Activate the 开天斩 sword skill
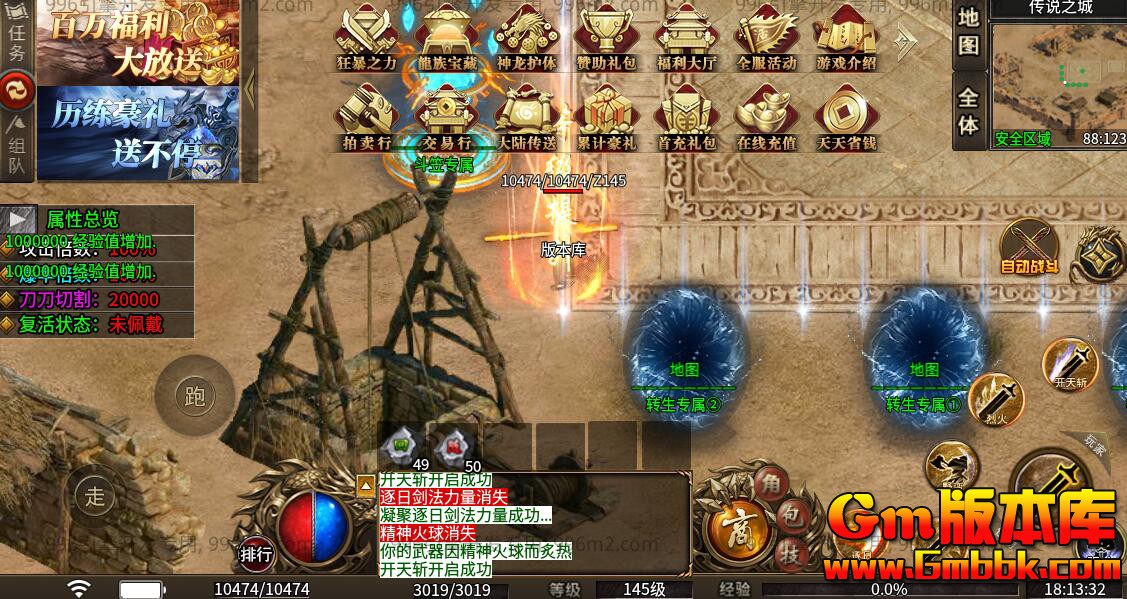Image resolution: width=1127 pixels, height=599 pixels. [x=1069, y=364]
